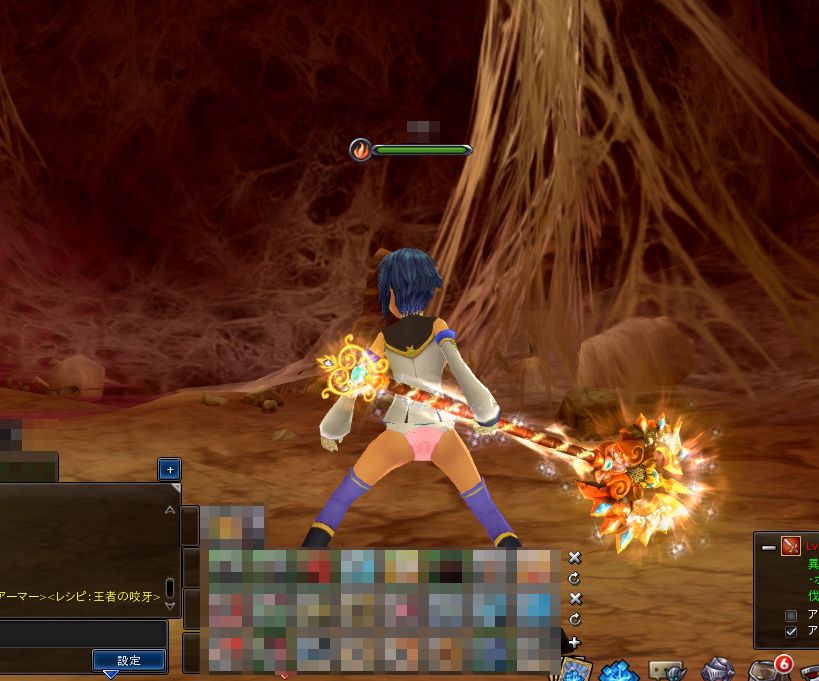Click the chat message input field
This screenshot has width=819, height=681.
pos(84,634)
